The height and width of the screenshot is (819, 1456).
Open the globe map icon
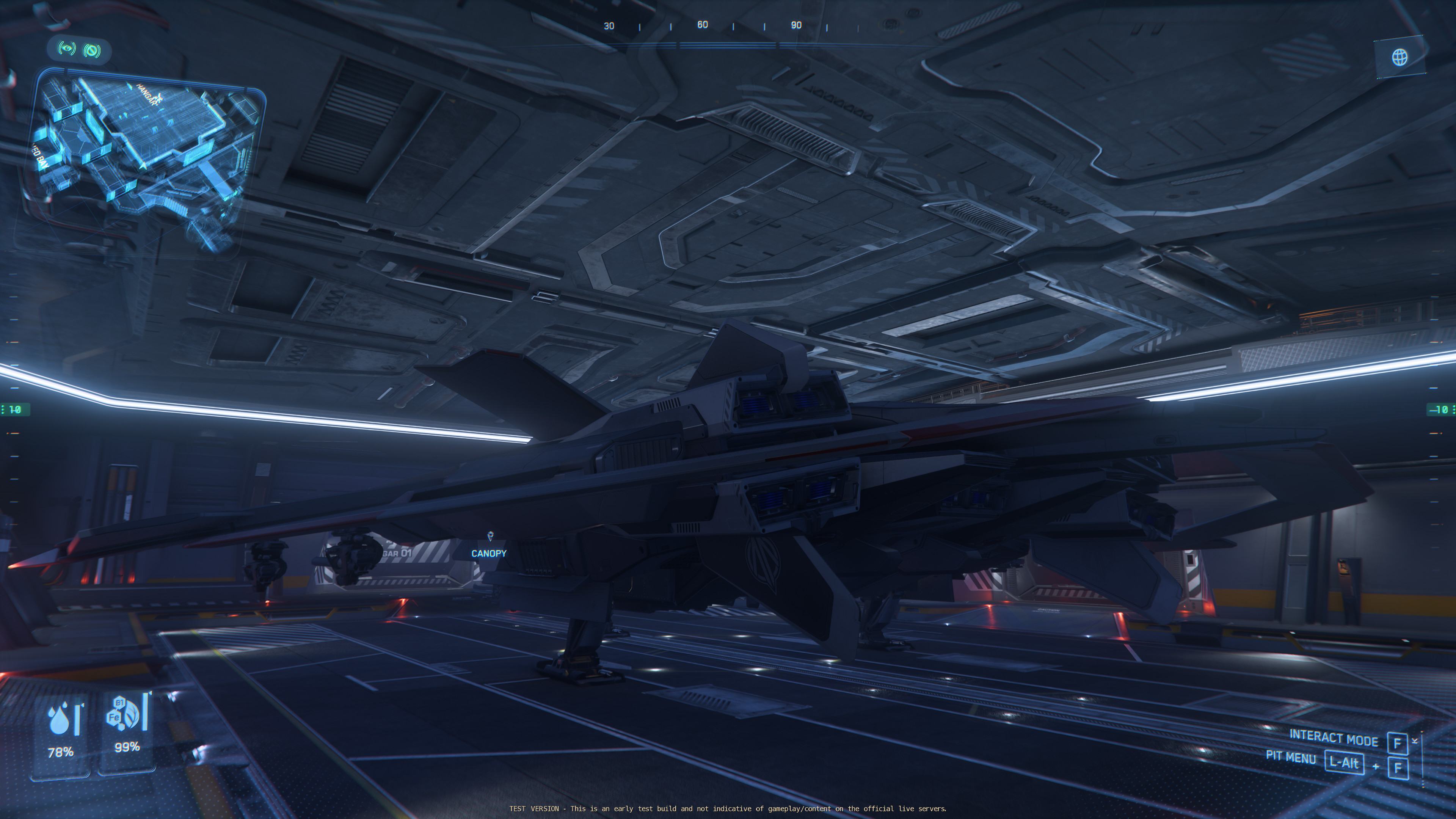[1400, 57]
